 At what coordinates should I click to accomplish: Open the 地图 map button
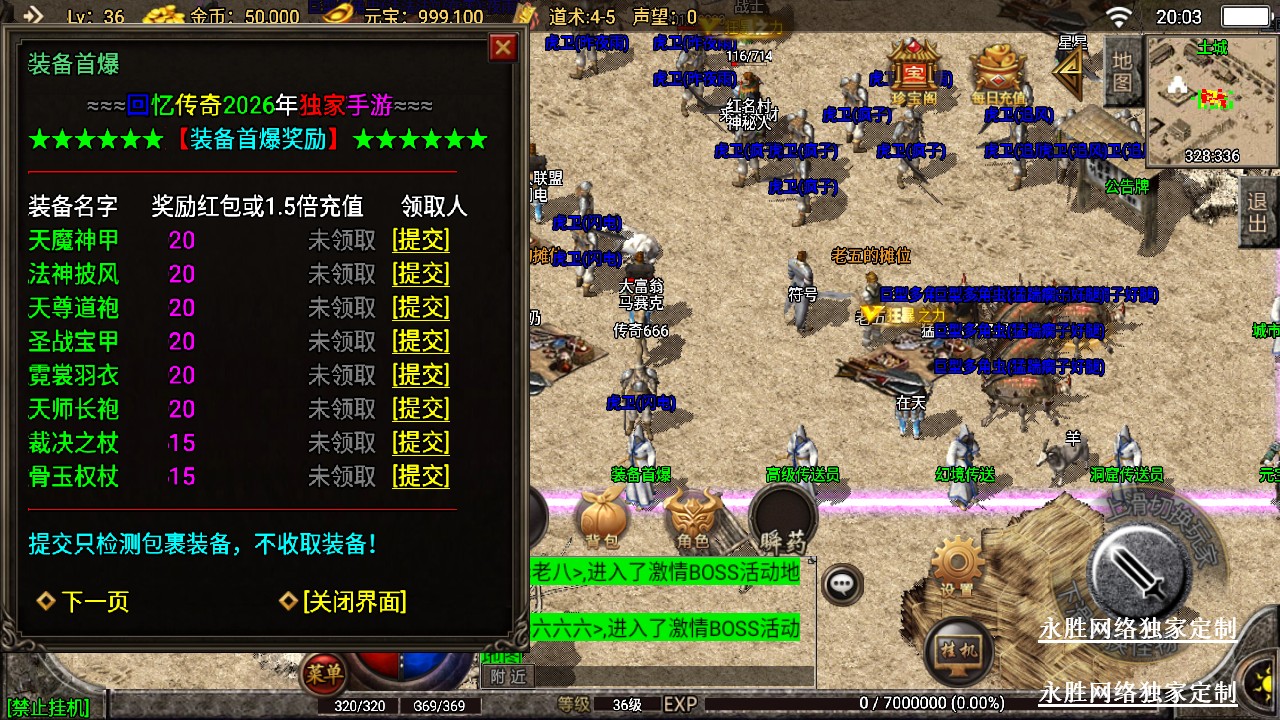[x=1123, y=72]
